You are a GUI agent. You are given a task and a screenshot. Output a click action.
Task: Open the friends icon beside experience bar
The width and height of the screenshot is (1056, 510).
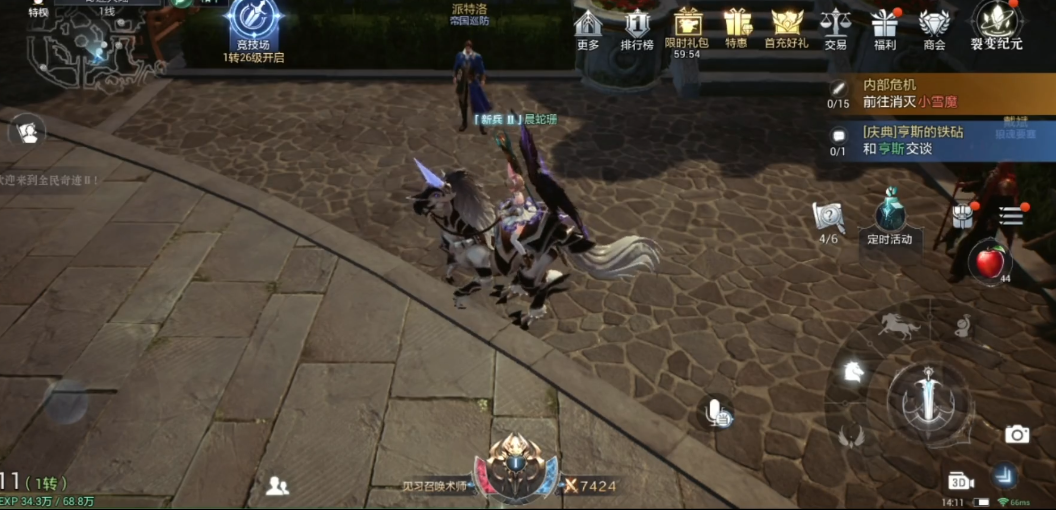coord(277,486)
